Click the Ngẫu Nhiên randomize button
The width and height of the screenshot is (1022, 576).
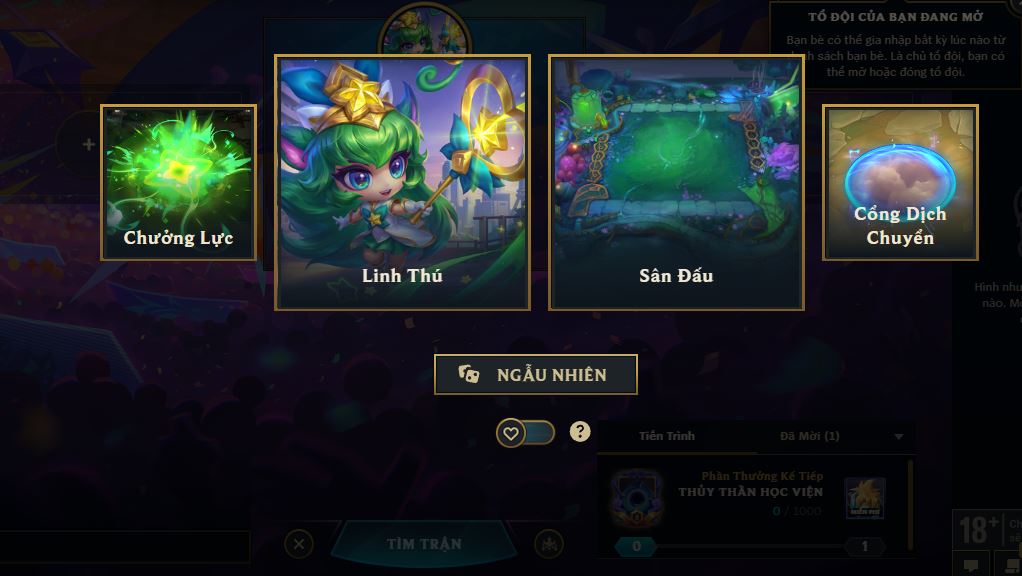click(535, 375)
